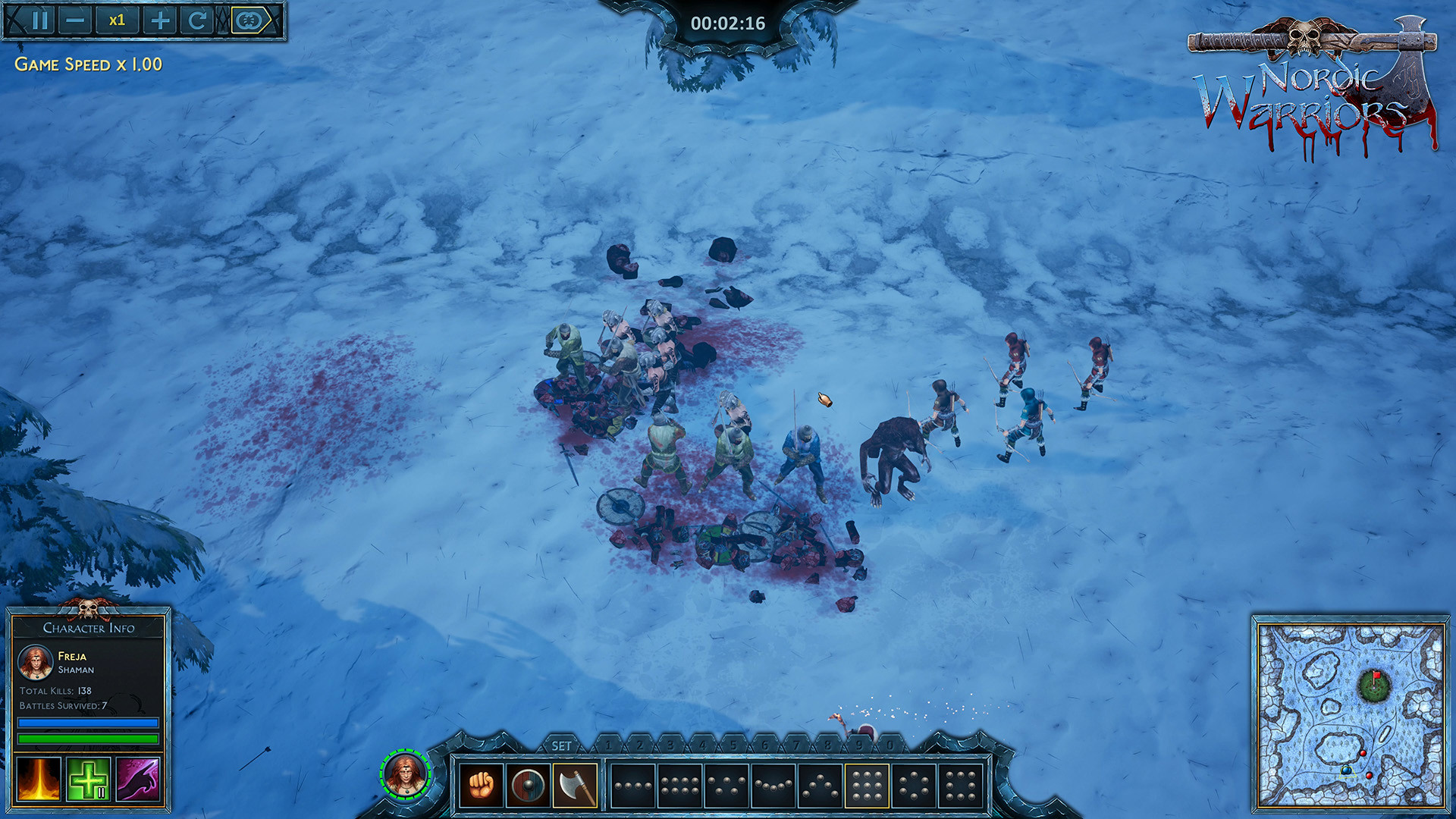Toggle the currently selected formation slot 9
Viewport: 1456px width, 819px height.
pyautogui.click(x=867, y=784)
